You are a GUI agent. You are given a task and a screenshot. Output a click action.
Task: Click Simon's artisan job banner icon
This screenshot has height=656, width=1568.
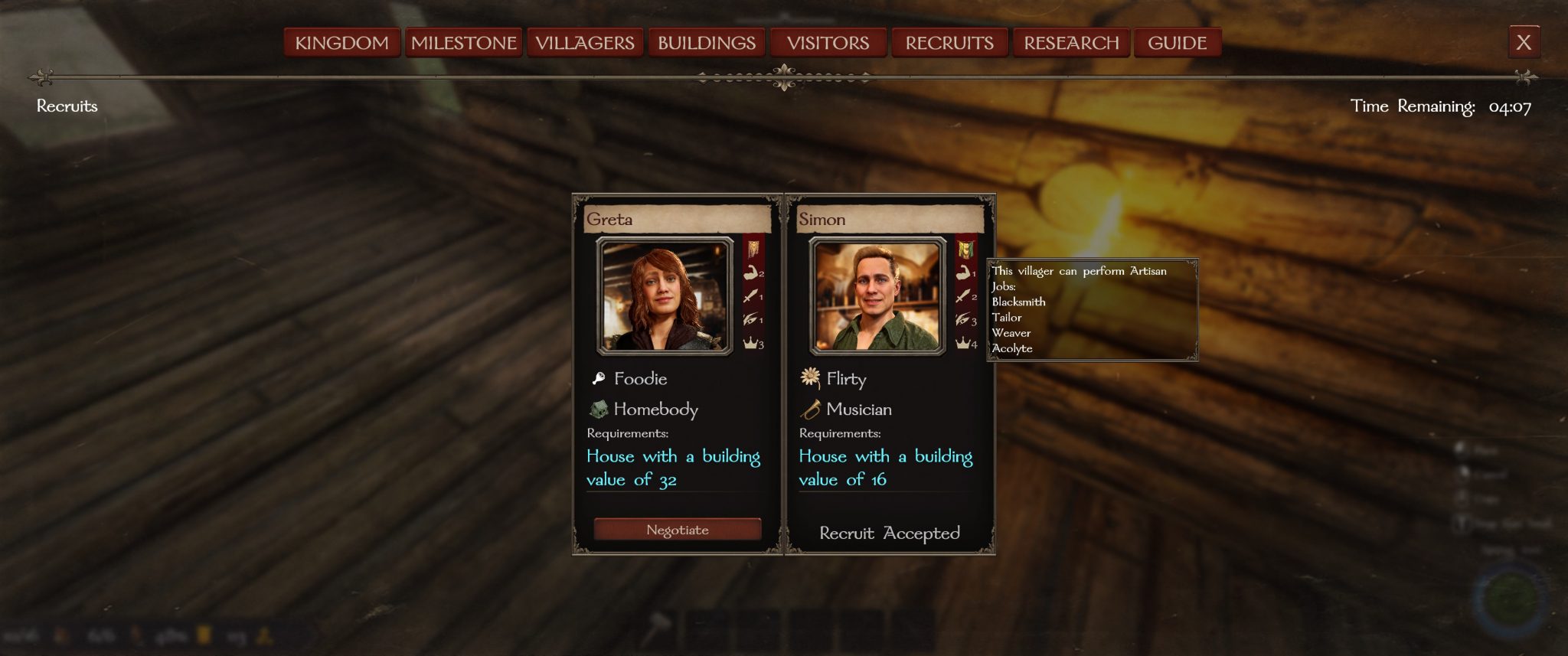(x=965, y=249)
